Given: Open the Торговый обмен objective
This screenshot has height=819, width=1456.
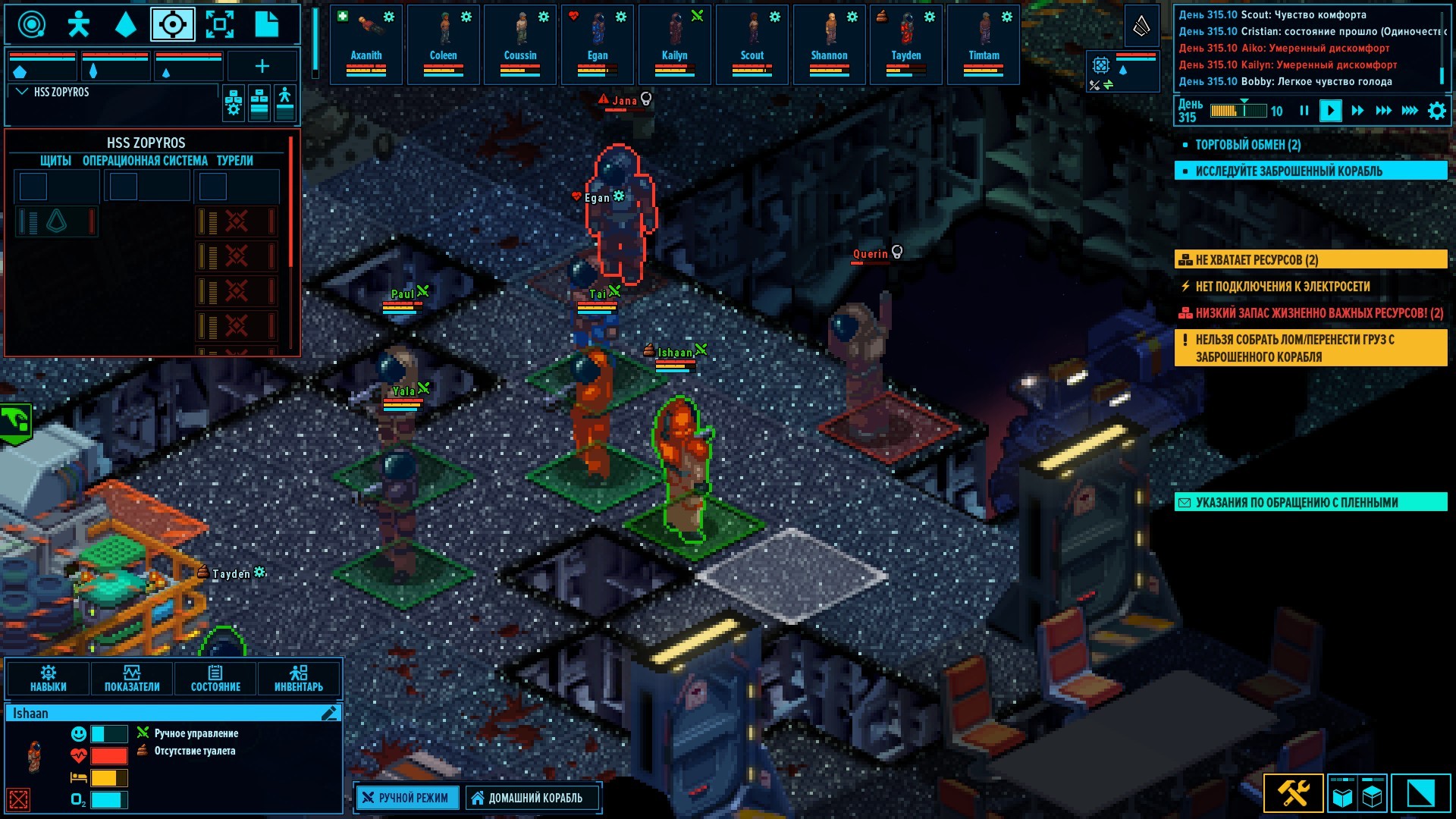Looking at the screenshot, I should (x=1247, y=145).
